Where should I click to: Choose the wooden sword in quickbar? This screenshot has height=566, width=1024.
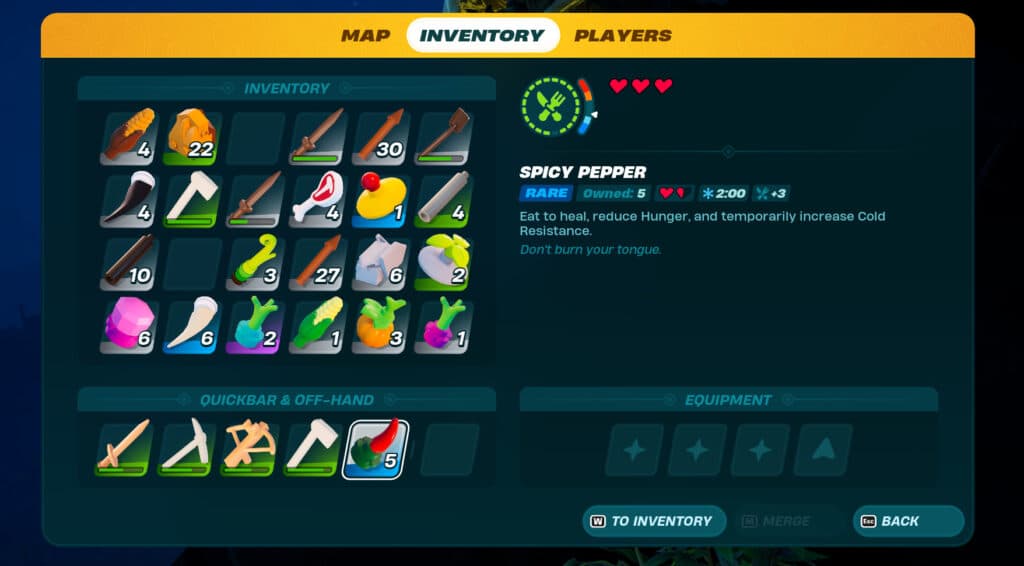click(124, 449)
